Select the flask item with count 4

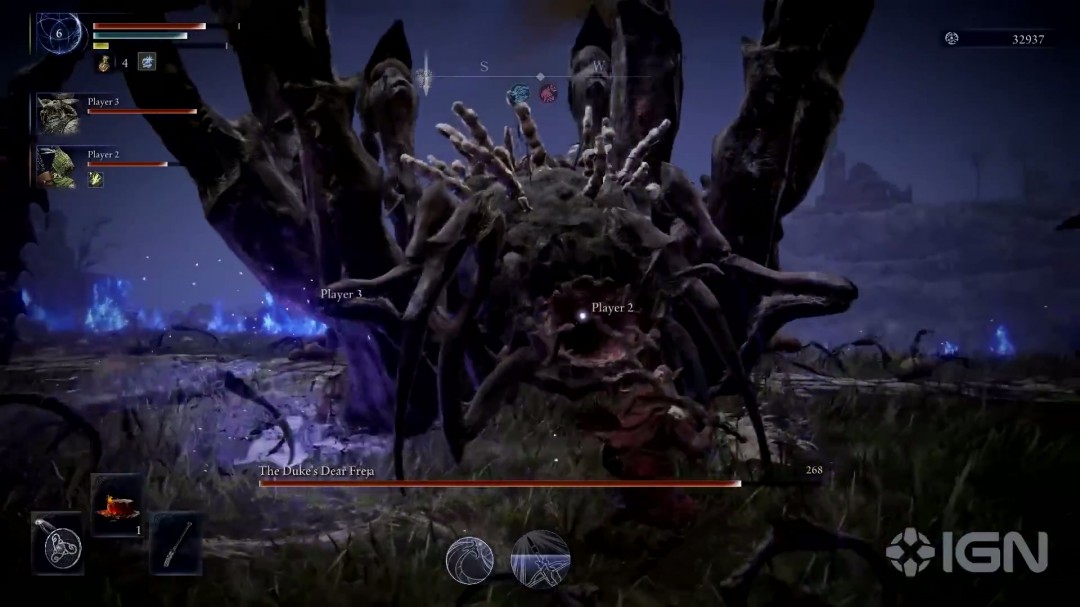pos(105,63)
